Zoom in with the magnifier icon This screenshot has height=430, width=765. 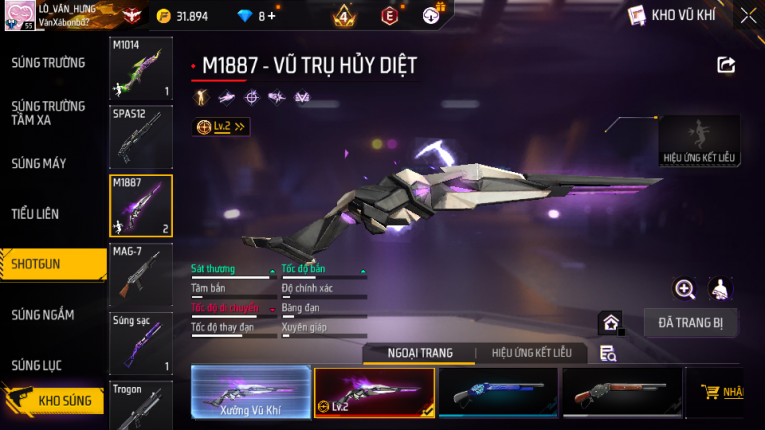(685, 289)
